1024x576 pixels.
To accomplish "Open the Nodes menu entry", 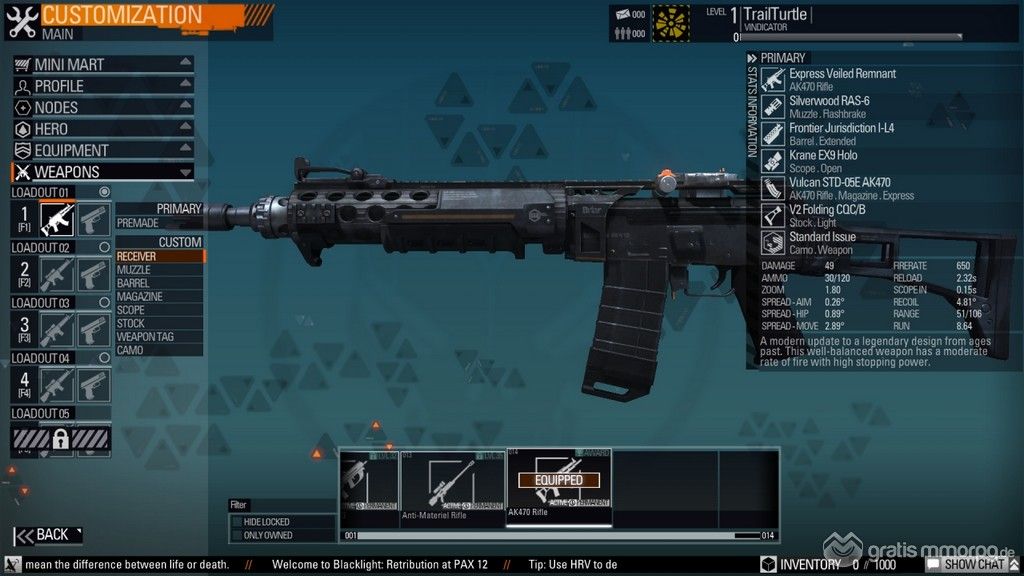I will [x=102, y=107].
